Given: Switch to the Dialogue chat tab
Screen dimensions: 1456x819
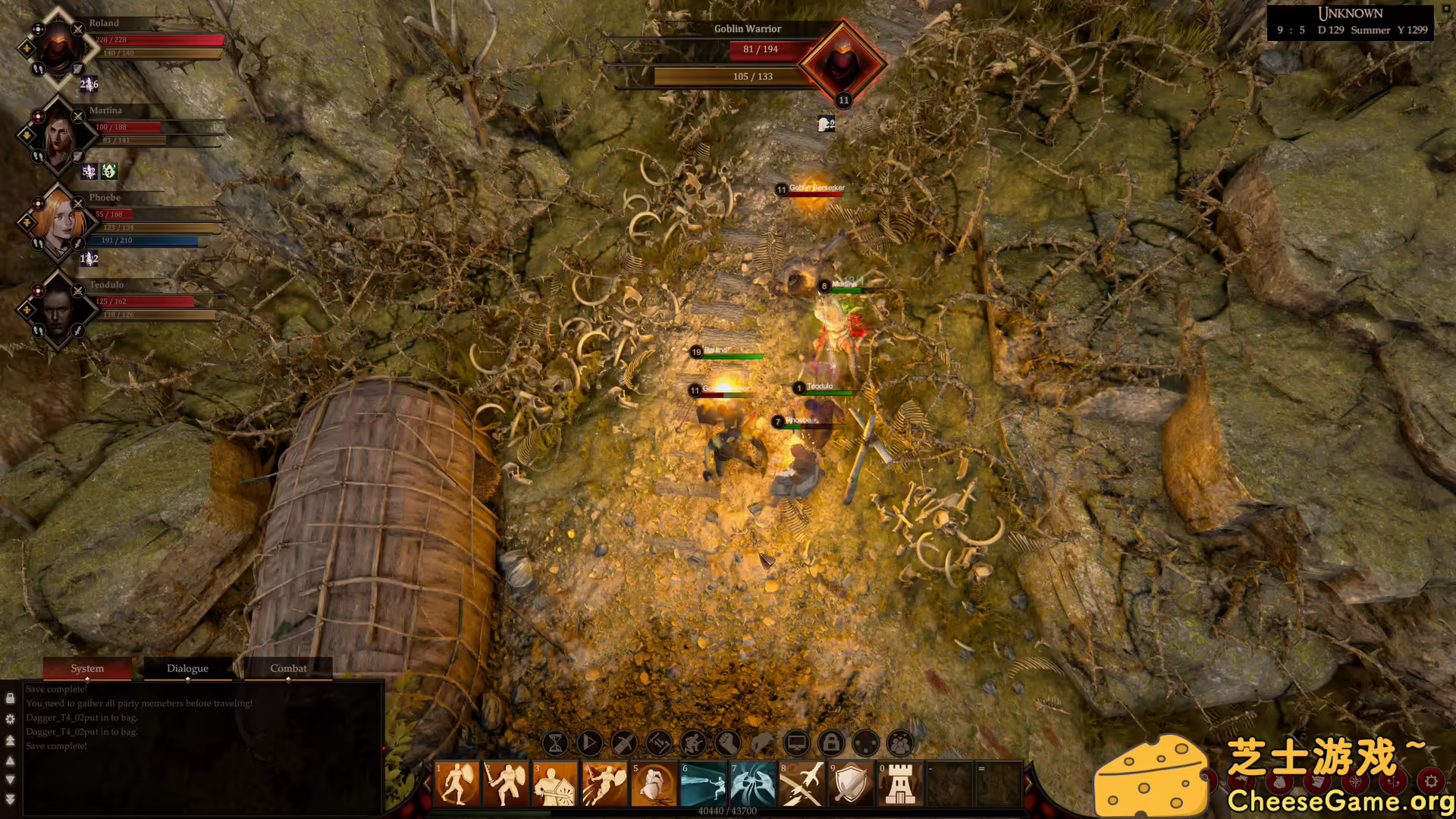Looking at the screenshot, I should coord(187,668).
